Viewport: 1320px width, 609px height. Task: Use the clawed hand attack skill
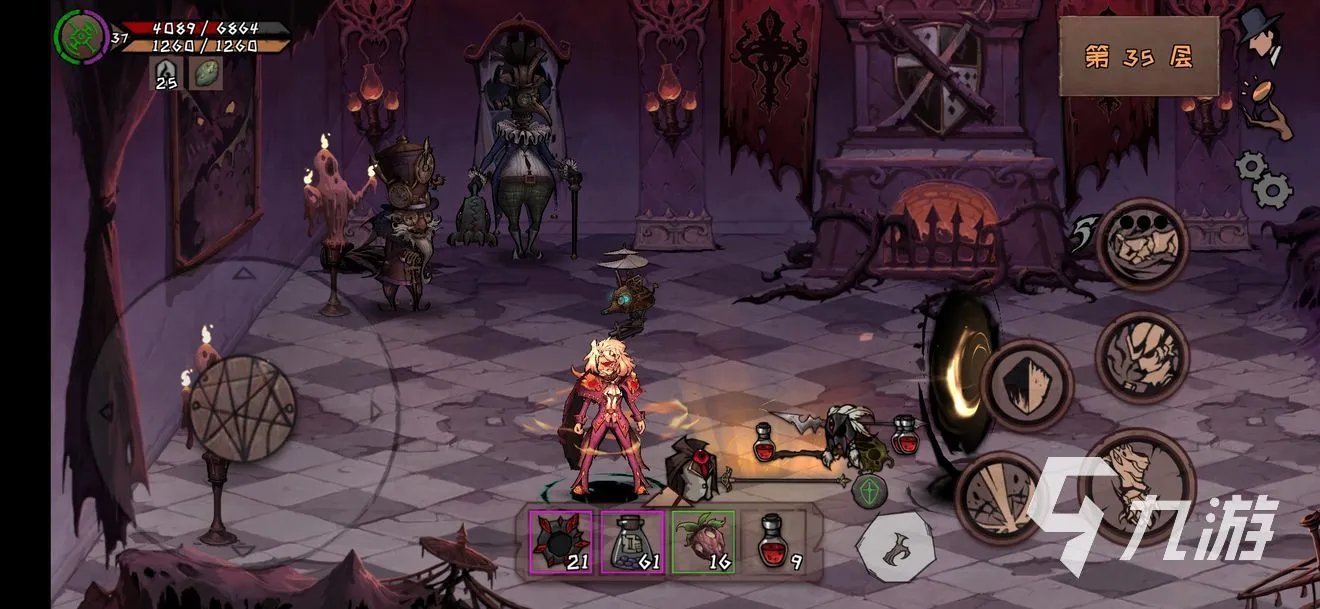click(x=1137, y=488)
